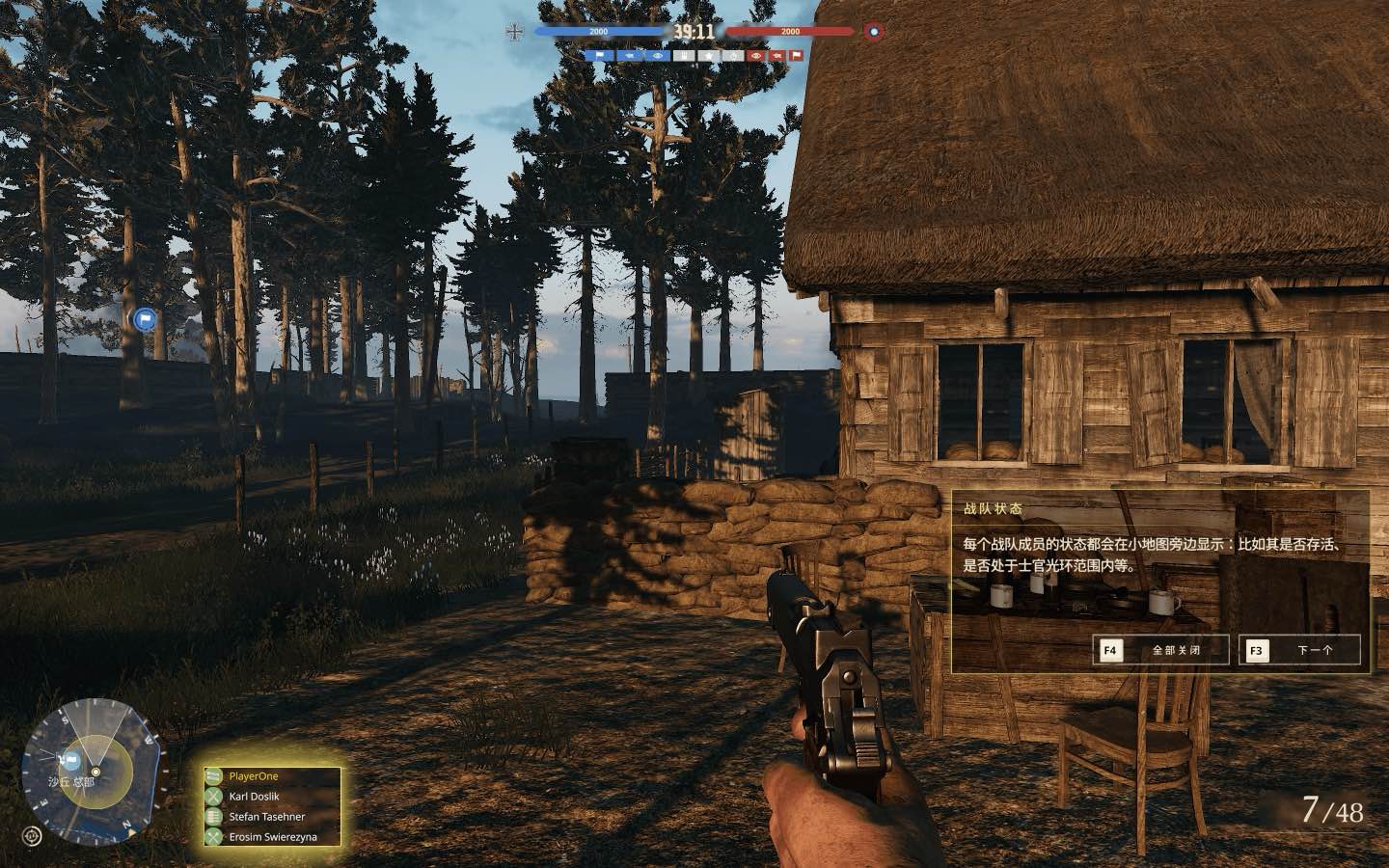Click the crosshair icon below the minimap

point(33,835)
